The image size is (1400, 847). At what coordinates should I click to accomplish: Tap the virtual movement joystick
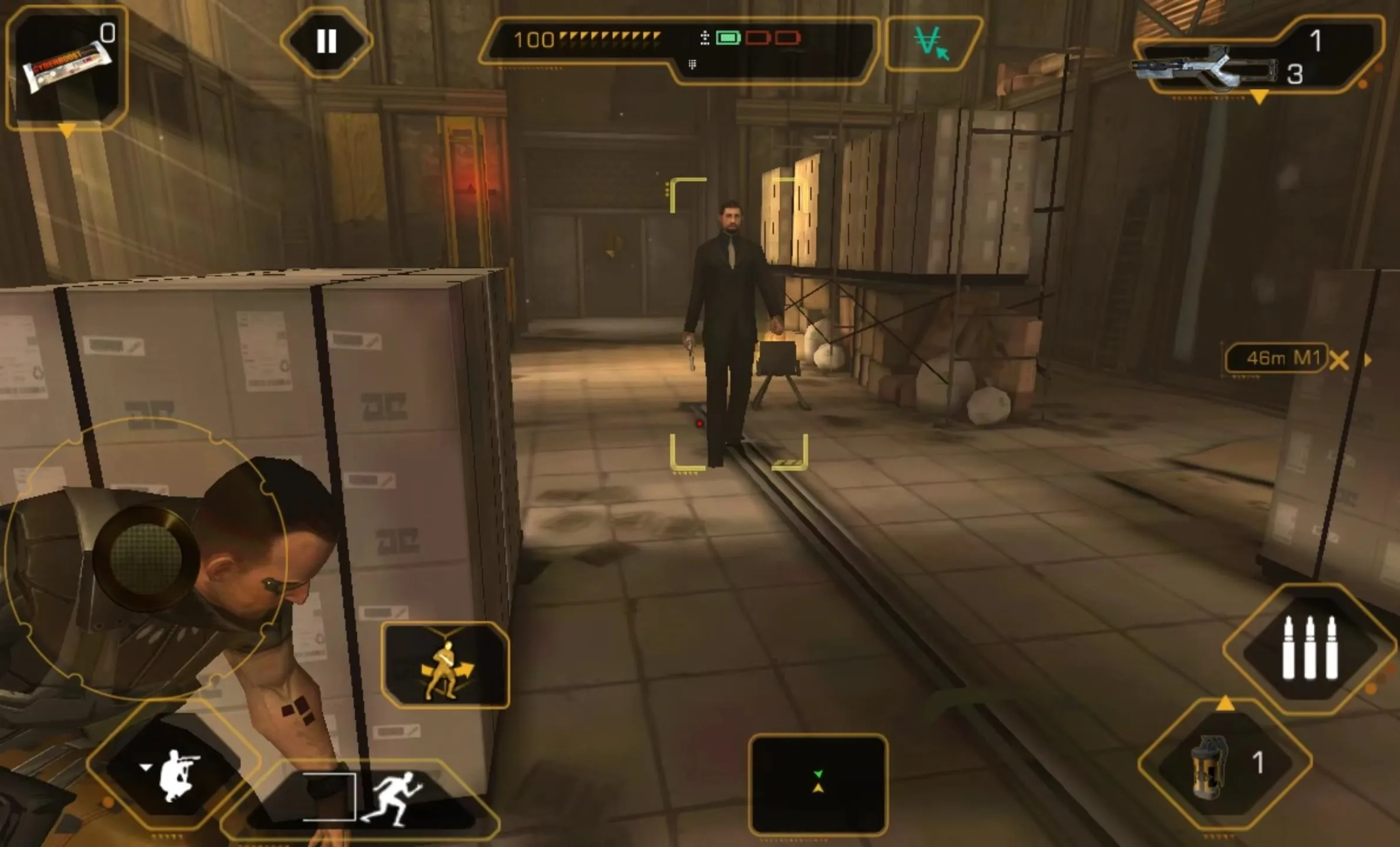145,556
